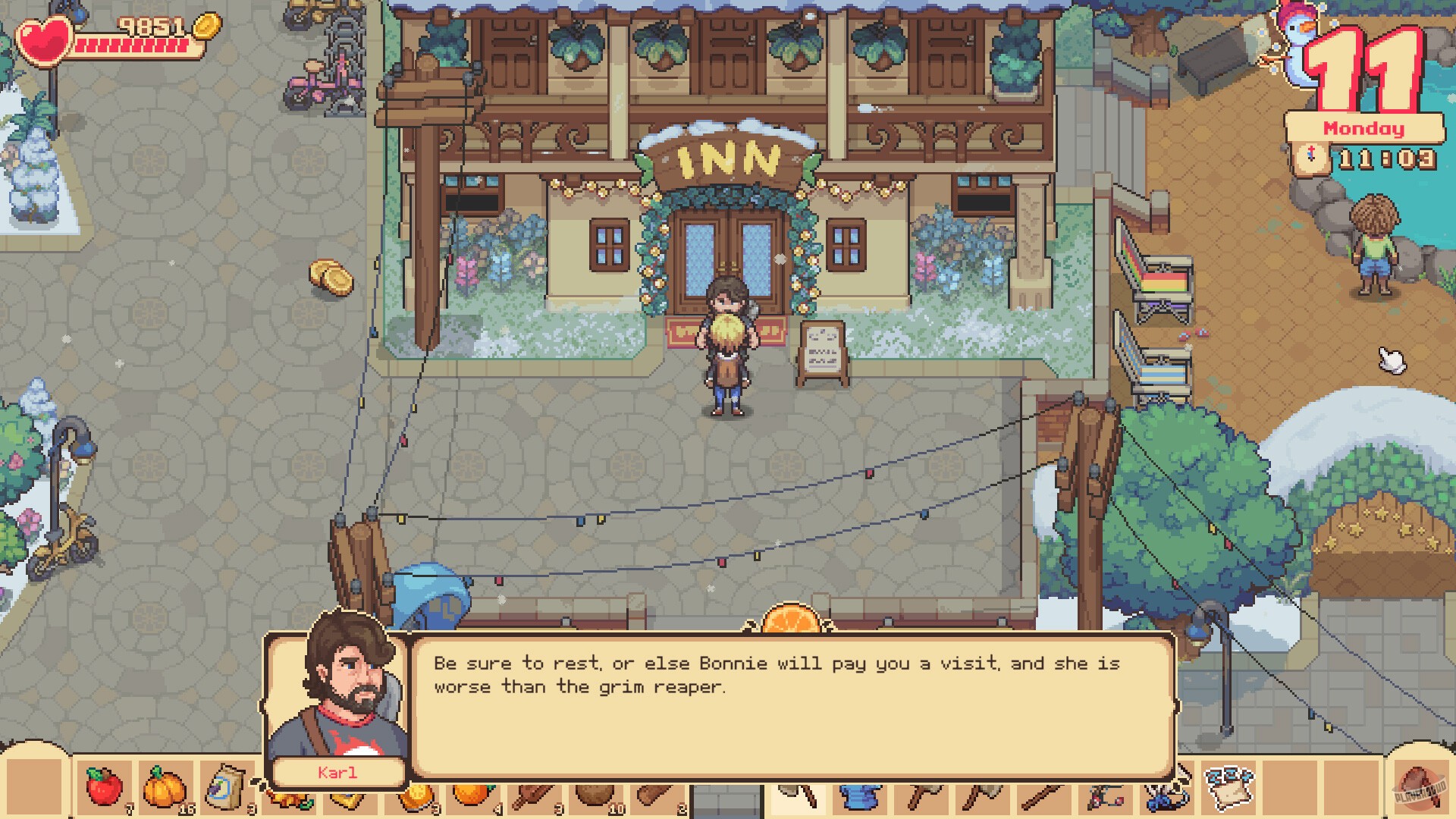Select the chili pepper item
Image resolution: width=1456 pixels, height=819 pixels.
[288, 796]
